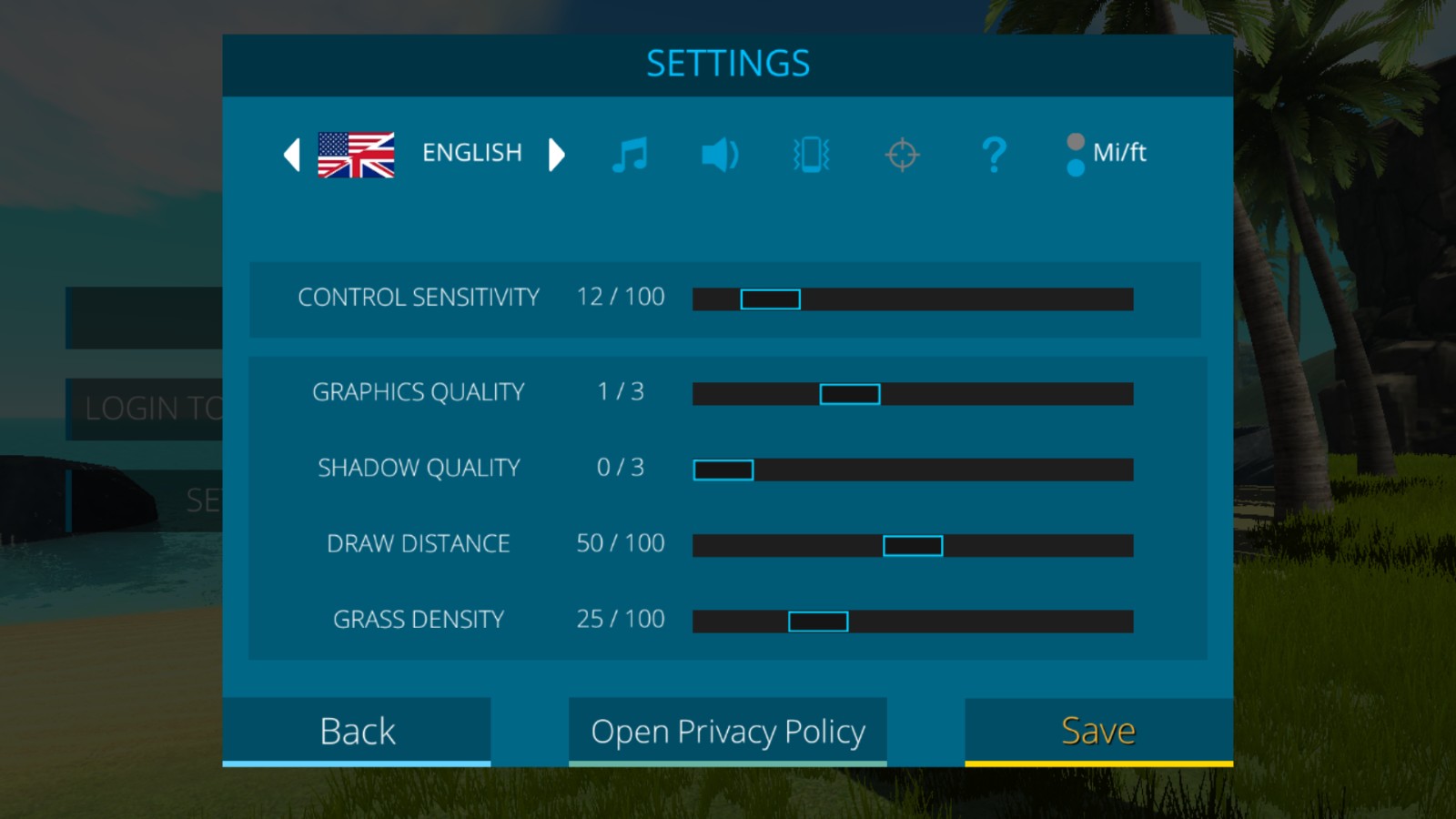Image resolution: width=1456 pixels, height=819 pixels.
Task: Open Privacy Policy
Action: pyautogui.click(x=727, y=731)
